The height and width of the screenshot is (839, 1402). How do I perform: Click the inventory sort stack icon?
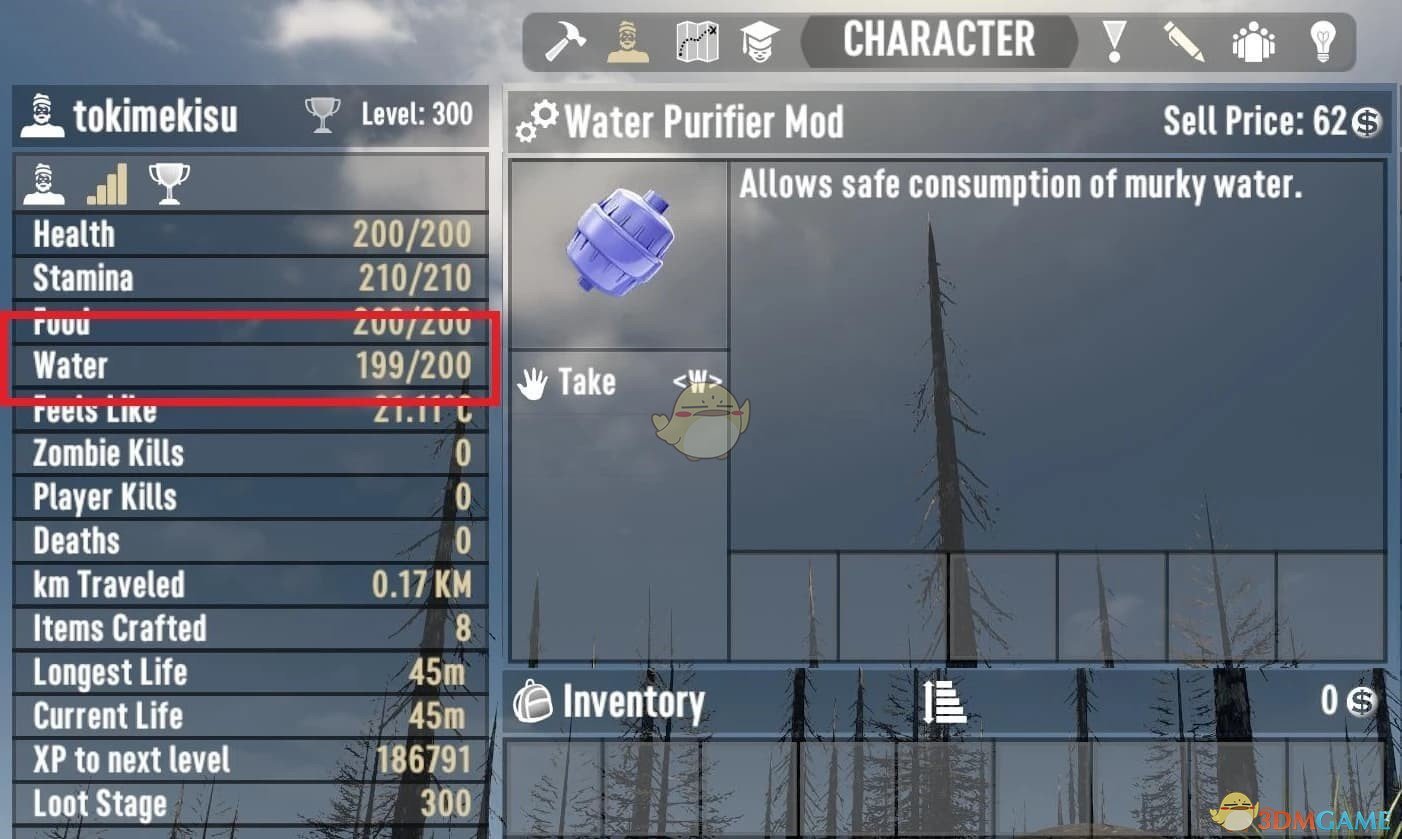click(x=941, y=701)
